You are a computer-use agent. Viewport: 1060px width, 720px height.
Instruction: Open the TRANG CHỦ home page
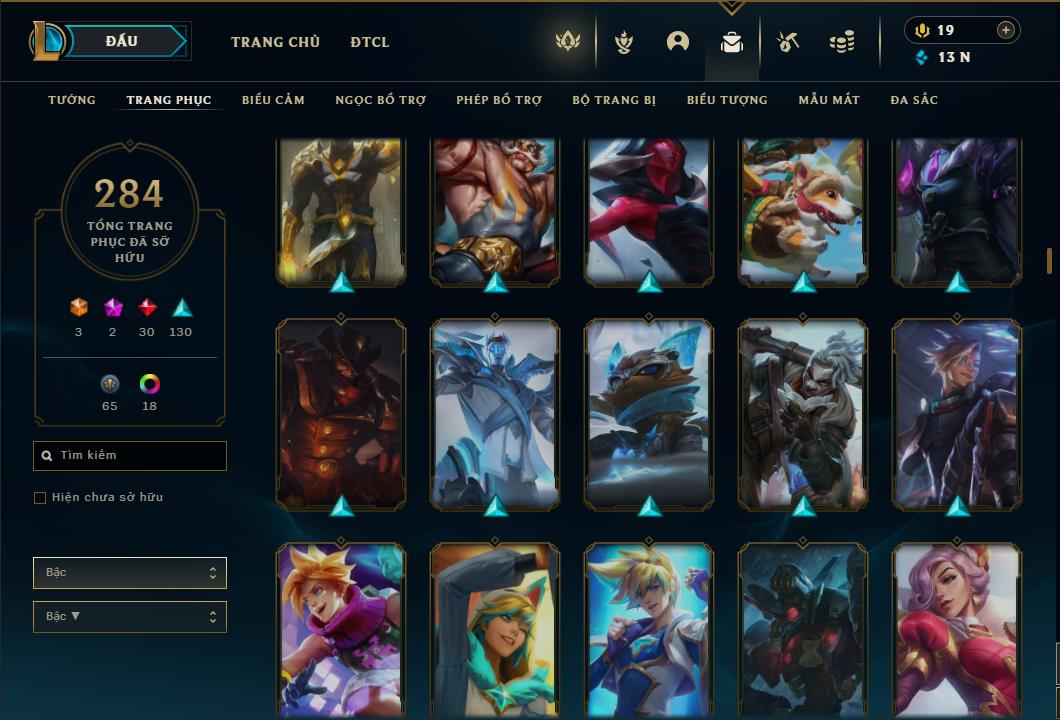[x=275, y=42]
